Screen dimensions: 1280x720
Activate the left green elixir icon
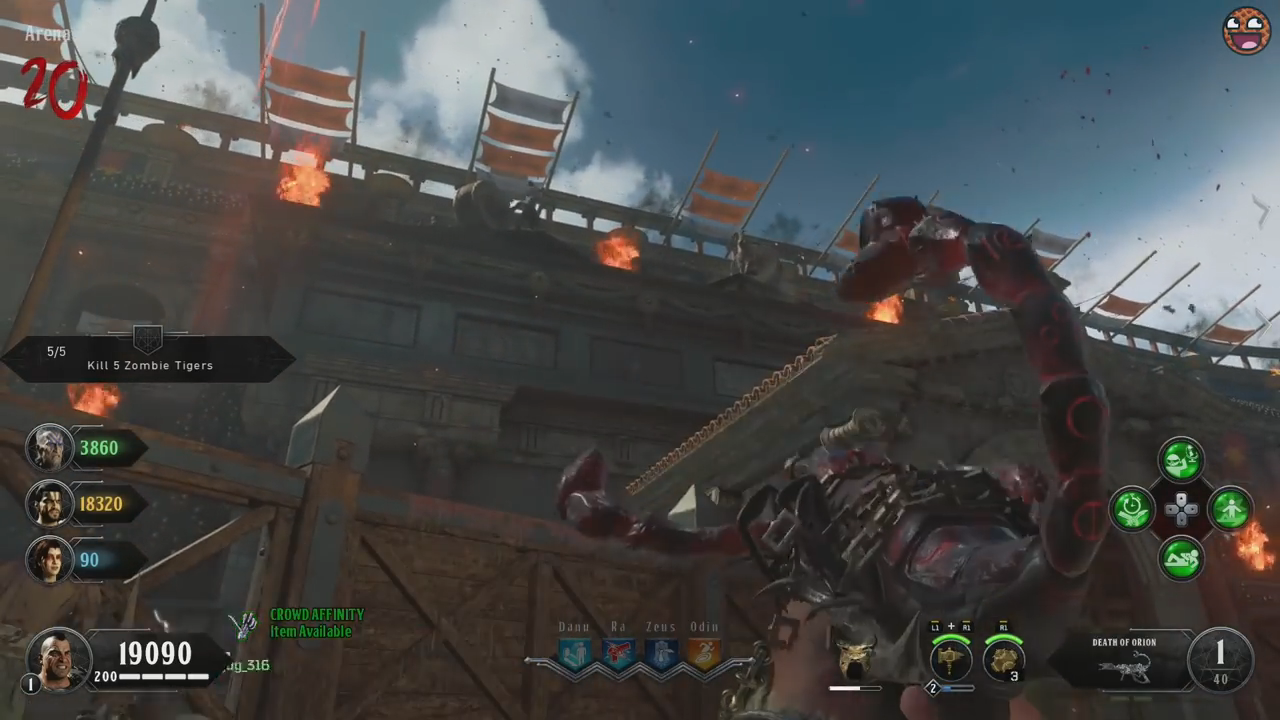click(1133, 509)
